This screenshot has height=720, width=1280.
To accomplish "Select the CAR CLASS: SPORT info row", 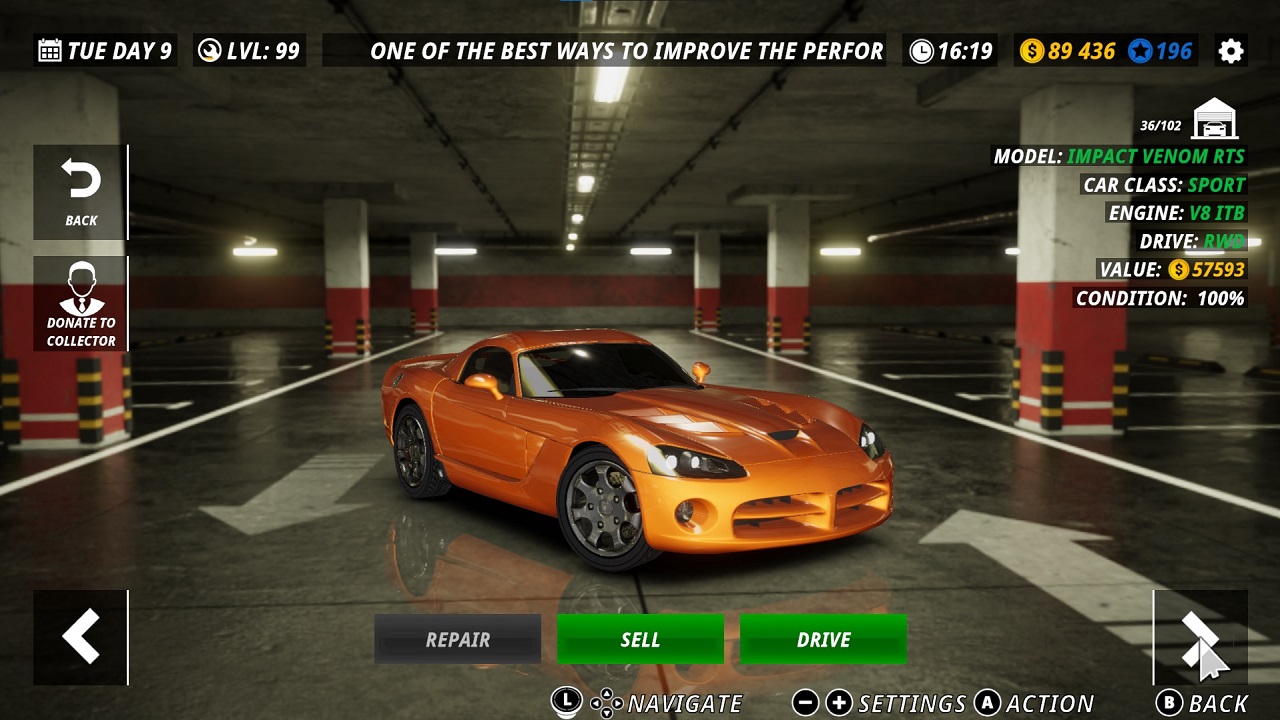I will pos(1163,185).
